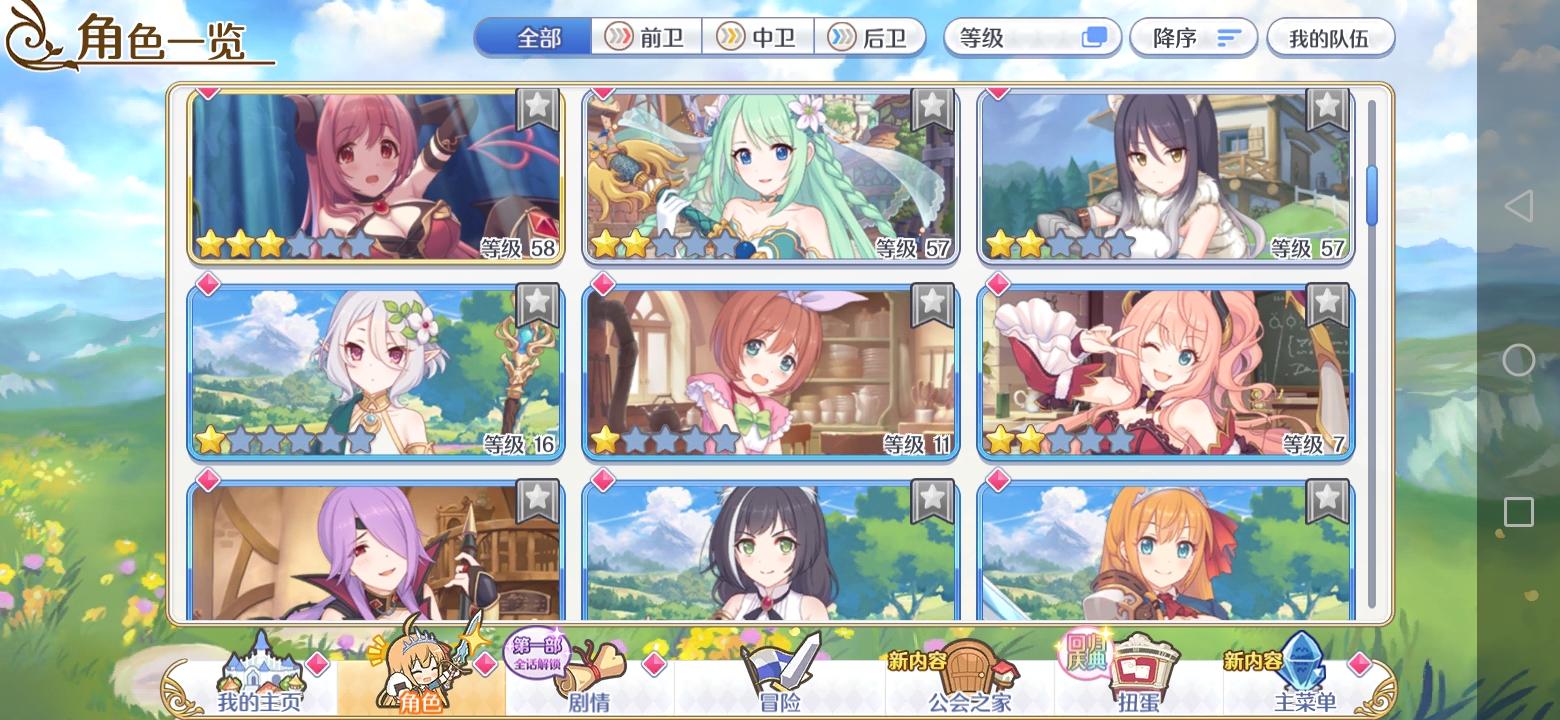
Task: Open 我的队伍 team button
Action: click(x=1330, y=36)
